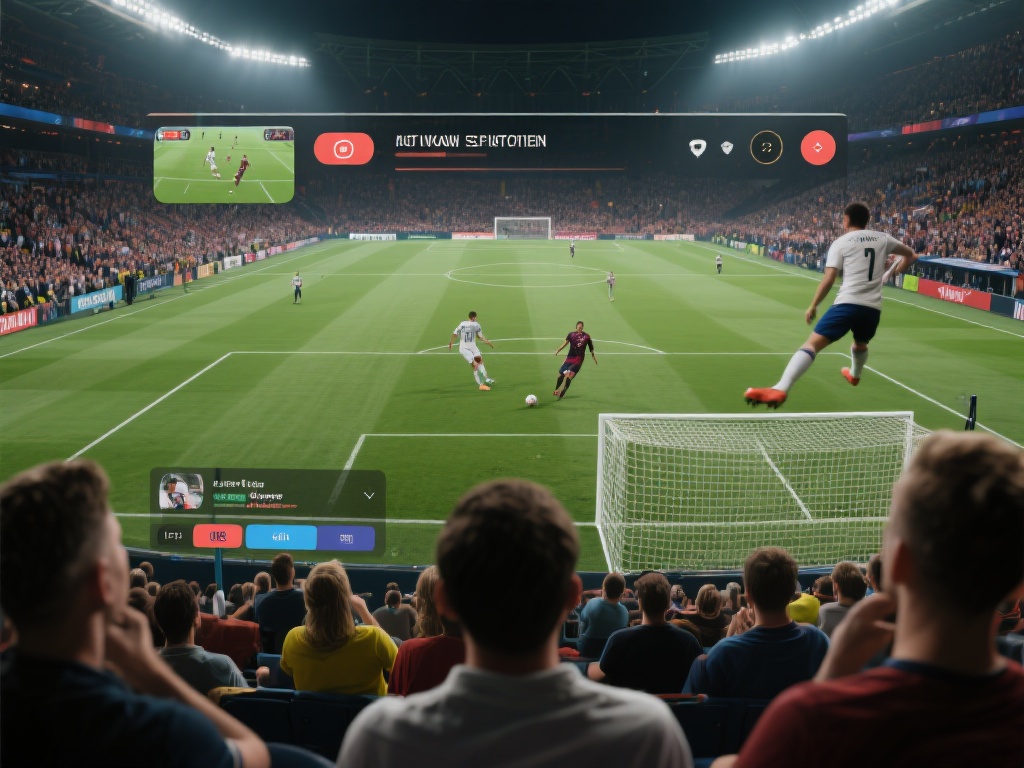
Task: Select the larger white shield icon
Action: pyautogui.click(x=697, y=148)
